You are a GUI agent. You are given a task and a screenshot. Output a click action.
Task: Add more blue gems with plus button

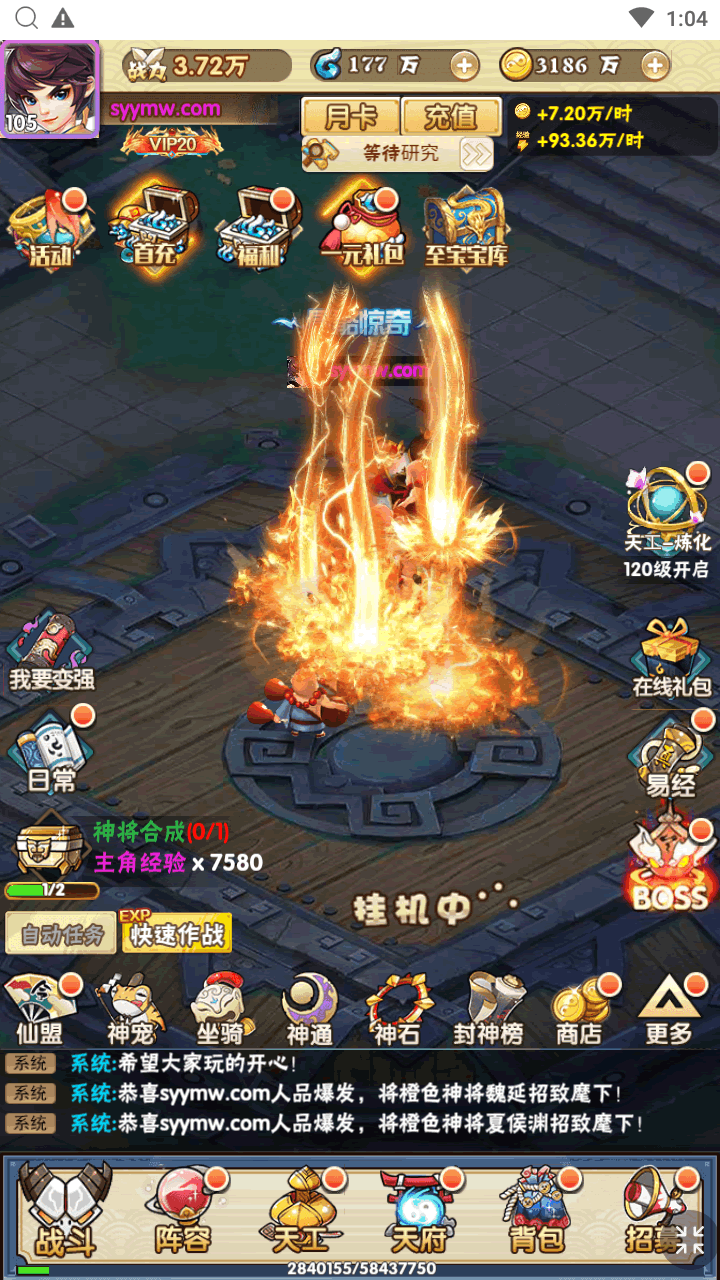(x=464, y=66)
